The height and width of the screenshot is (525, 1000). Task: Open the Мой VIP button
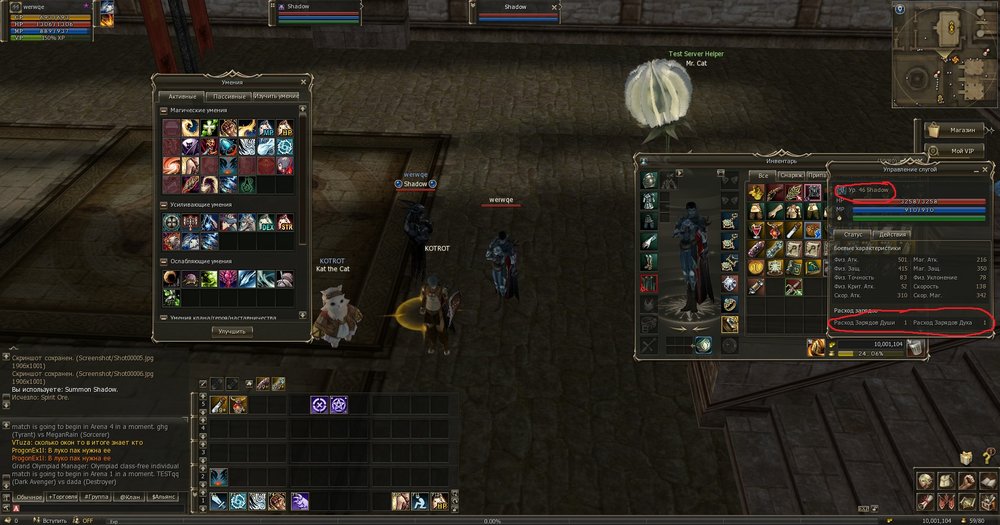pos(956,150)
